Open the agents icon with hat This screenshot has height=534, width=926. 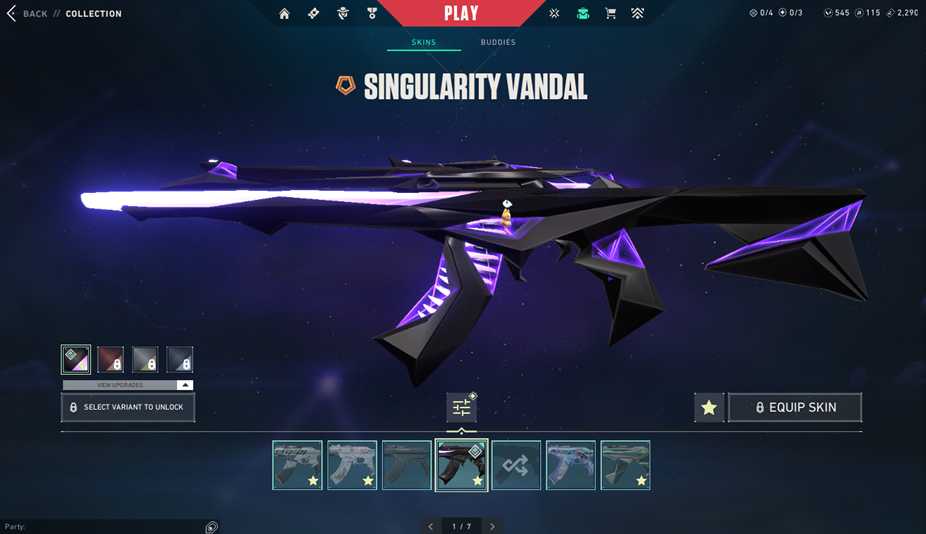[x=343, y=14]
